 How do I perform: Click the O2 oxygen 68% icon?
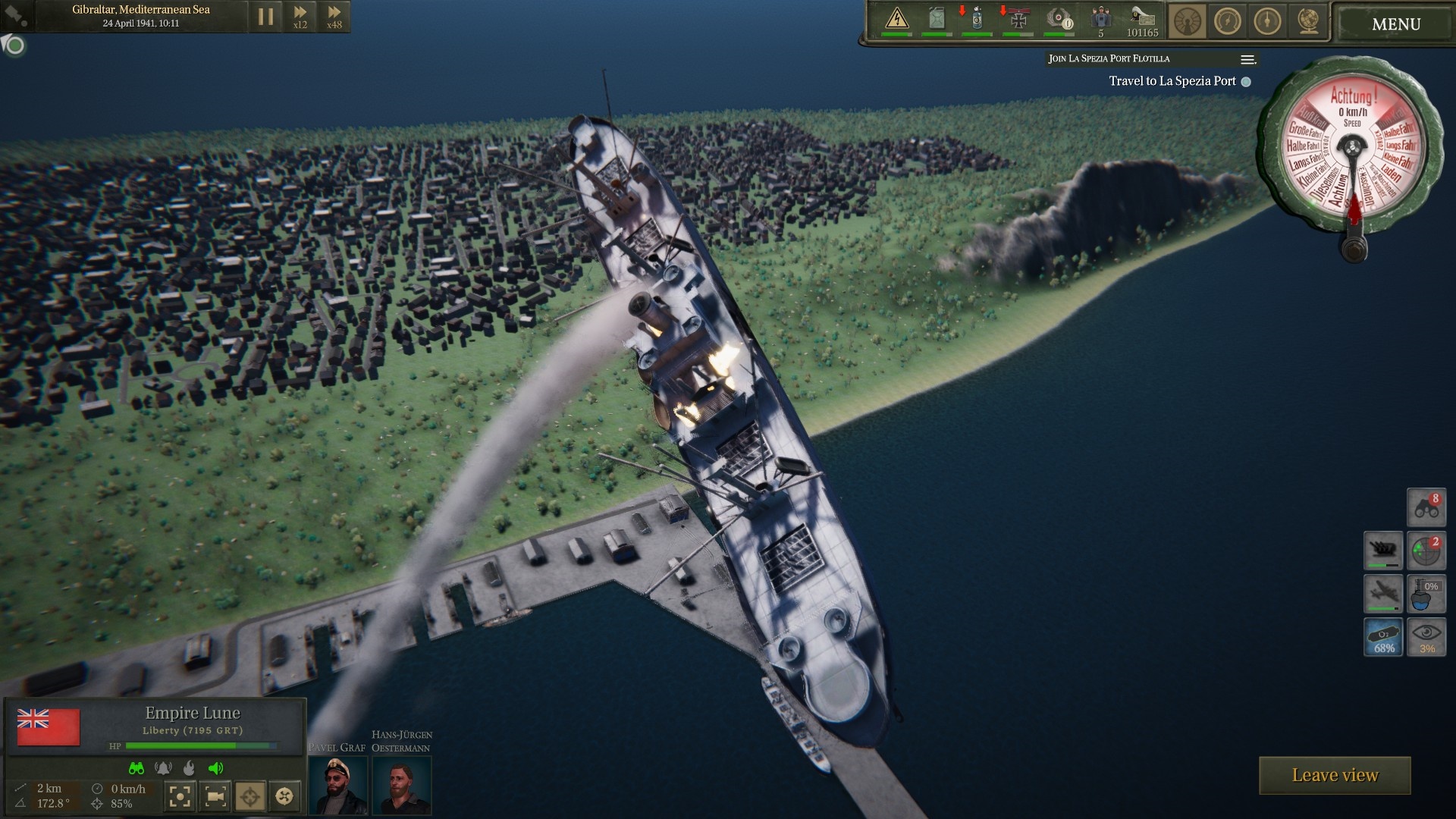[x=1385, y=637]
